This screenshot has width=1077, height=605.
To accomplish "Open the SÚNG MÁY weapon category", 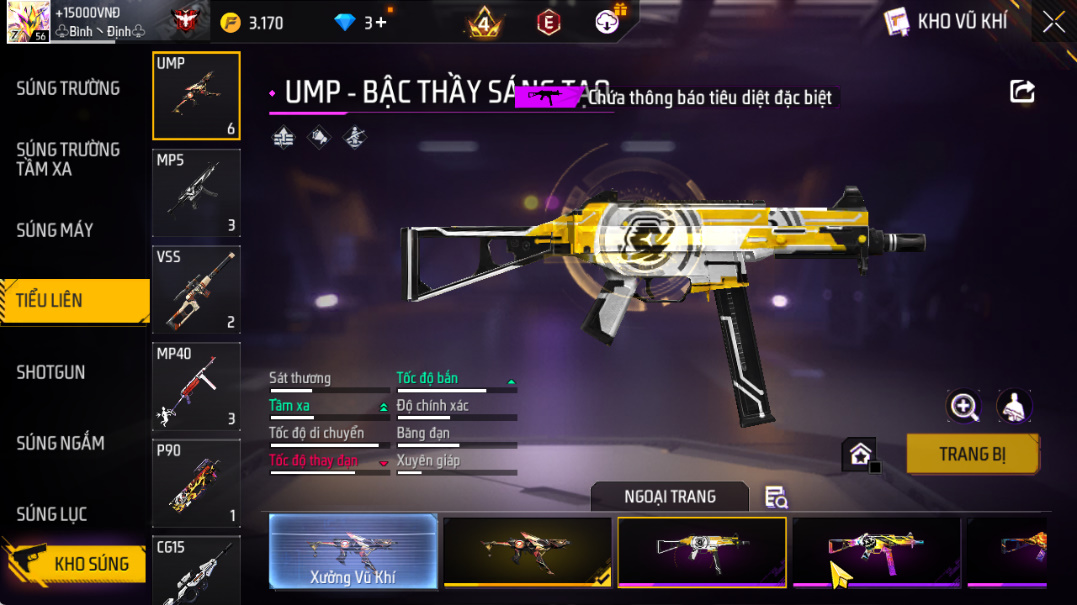I will (x=55, y=230).
